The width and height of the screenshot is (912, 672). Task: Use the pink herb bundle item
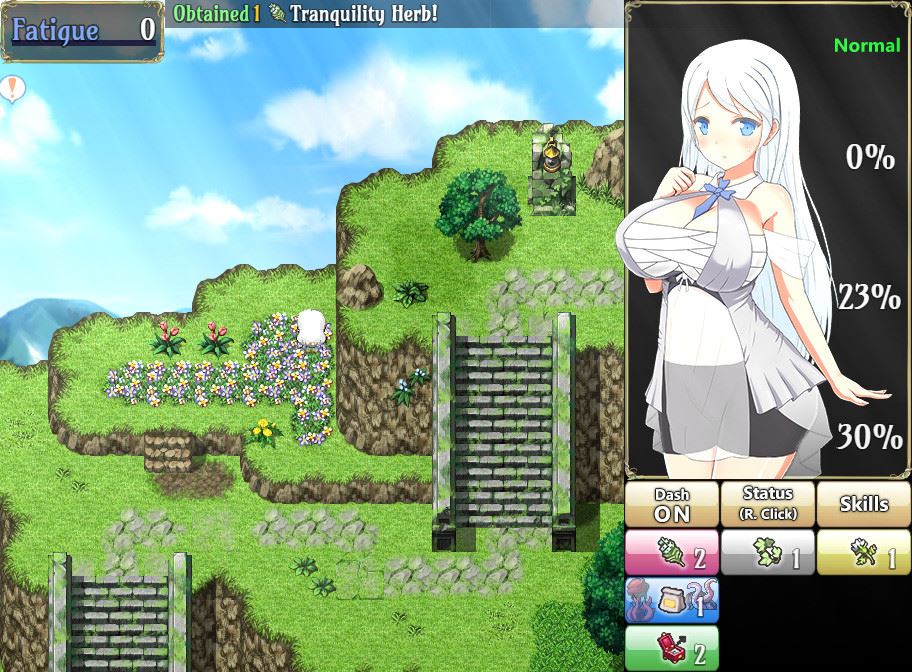(x=672, y=552)
